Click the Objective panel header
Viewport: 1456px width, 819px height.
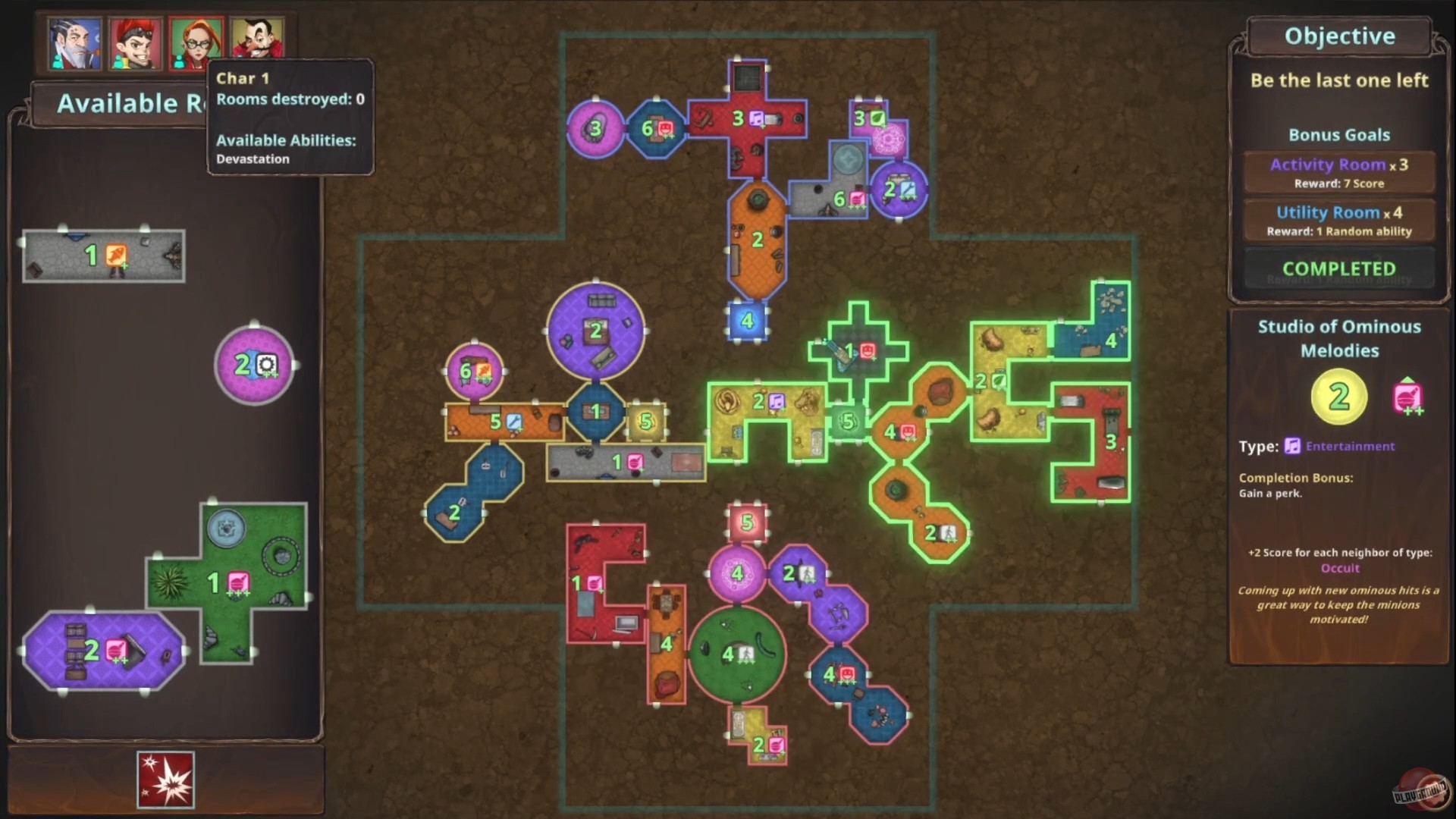pos(1338,35)
